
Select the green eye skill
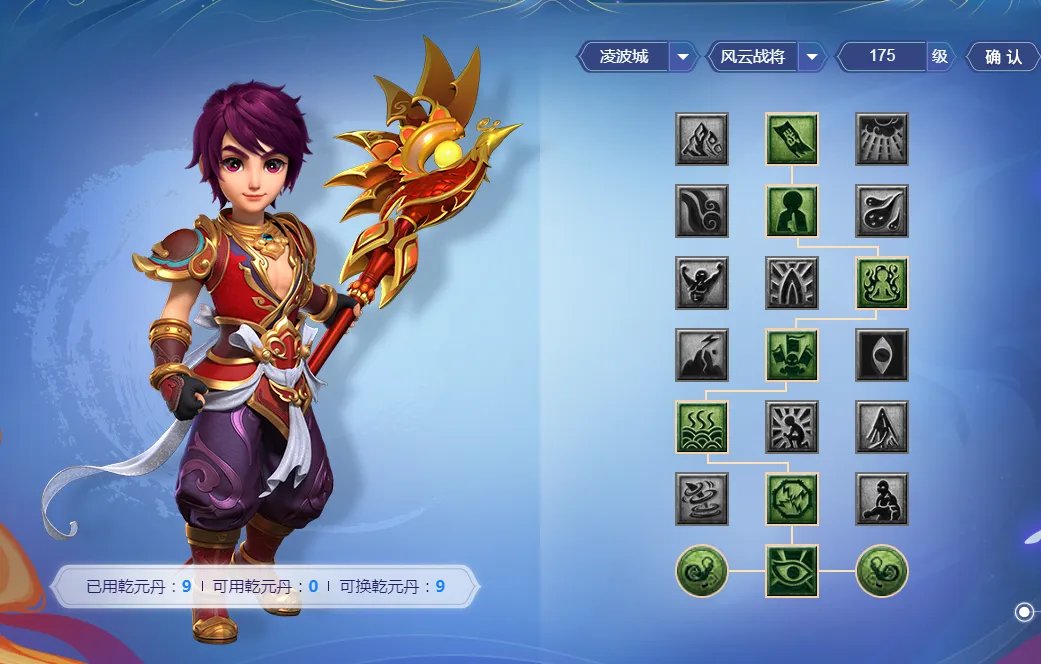click(x=792, y=571)
